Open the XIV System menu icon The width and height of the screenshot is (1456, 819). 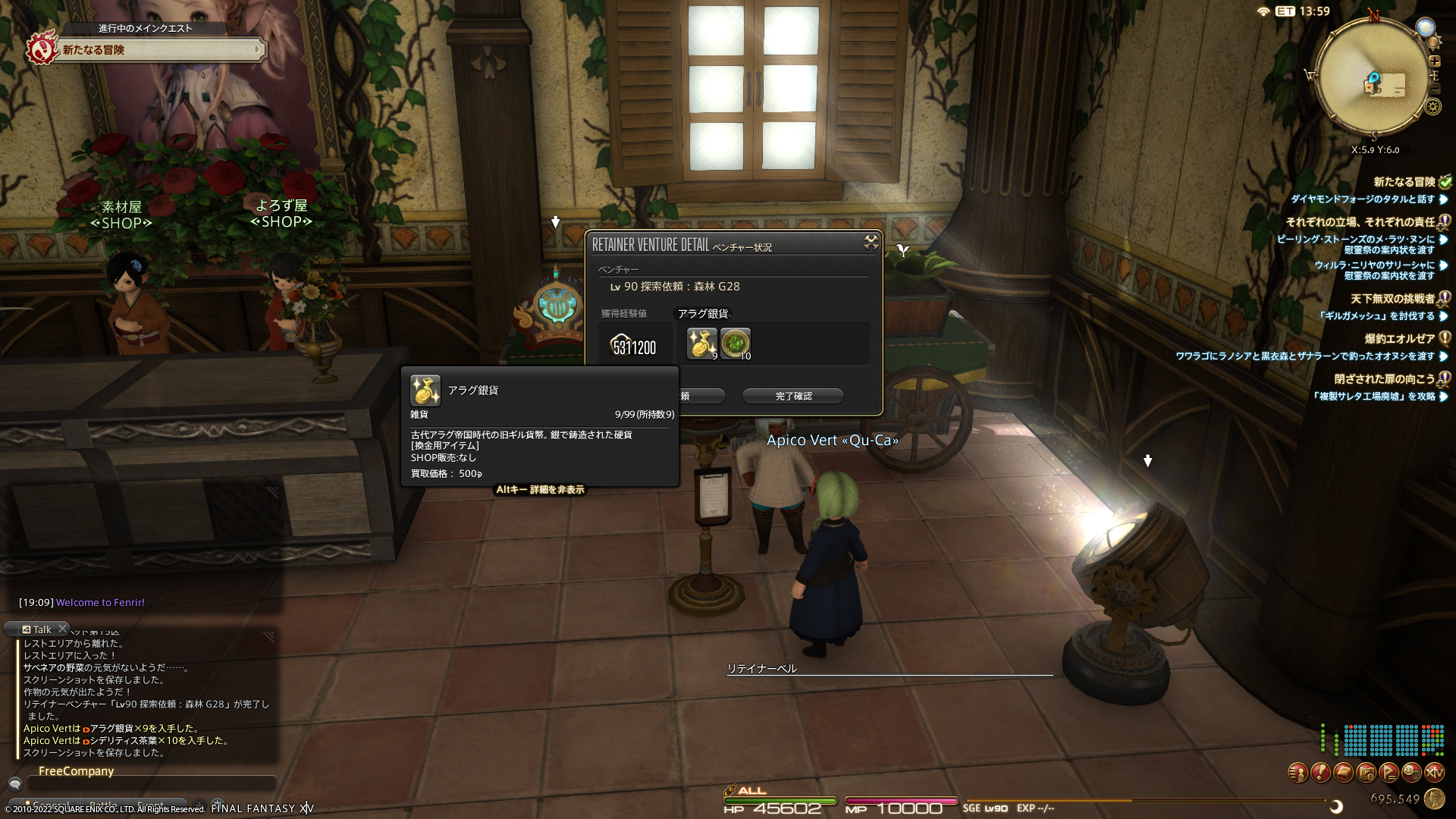click(1434, 773)
